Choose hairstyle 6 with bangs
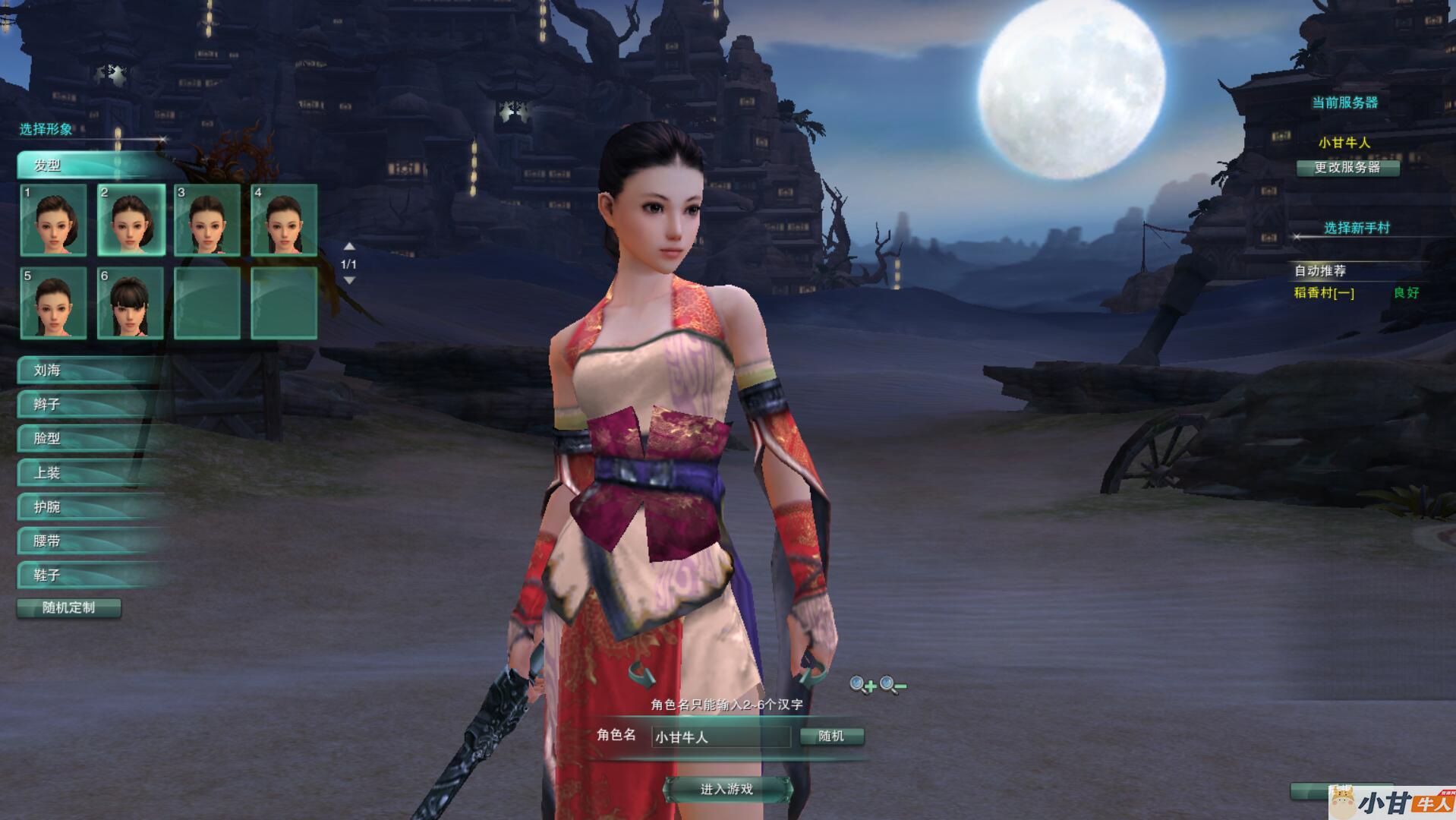This screenshot has height=820, width=1456. [x=131, y=302]
